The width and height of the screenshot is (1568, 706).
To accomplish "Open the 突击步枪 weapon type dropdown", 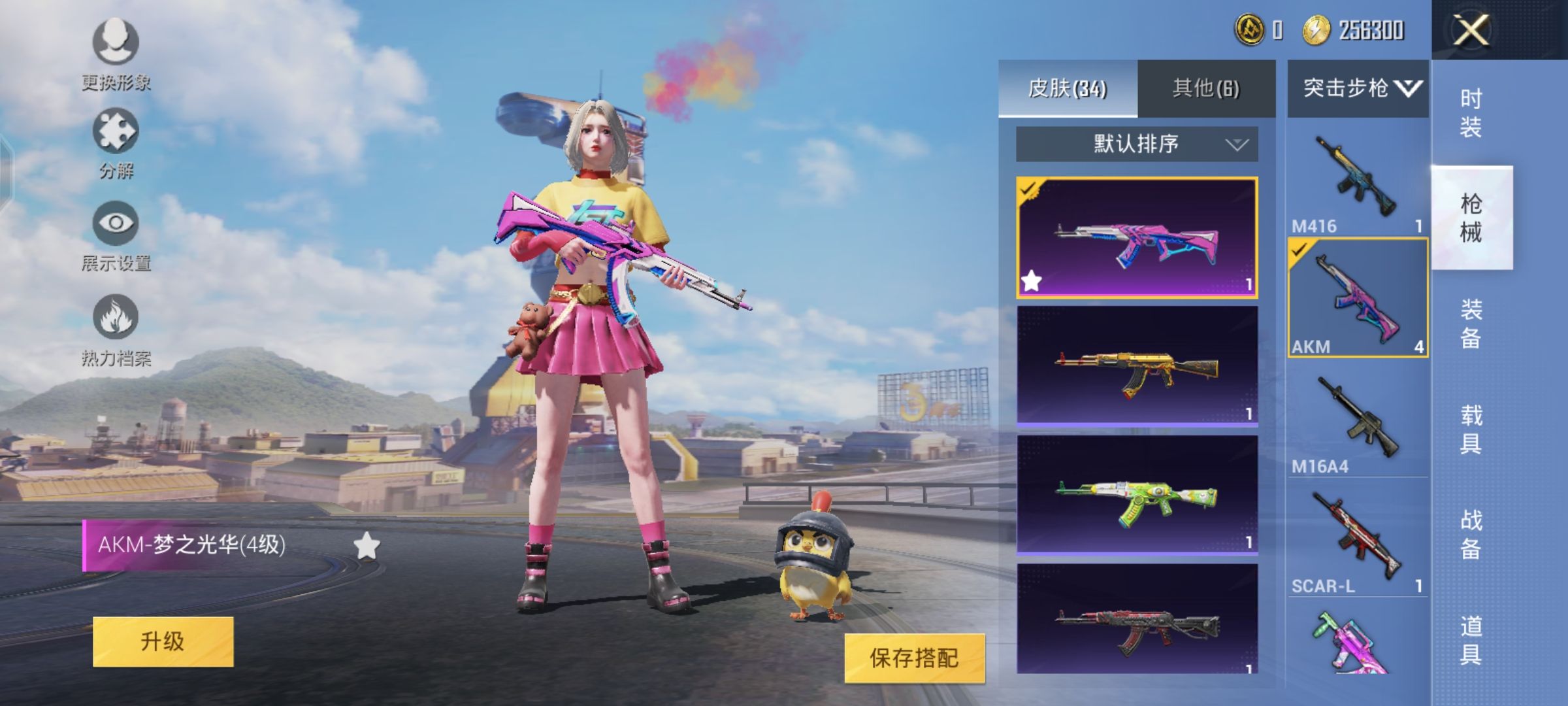I will [1358, 88].
